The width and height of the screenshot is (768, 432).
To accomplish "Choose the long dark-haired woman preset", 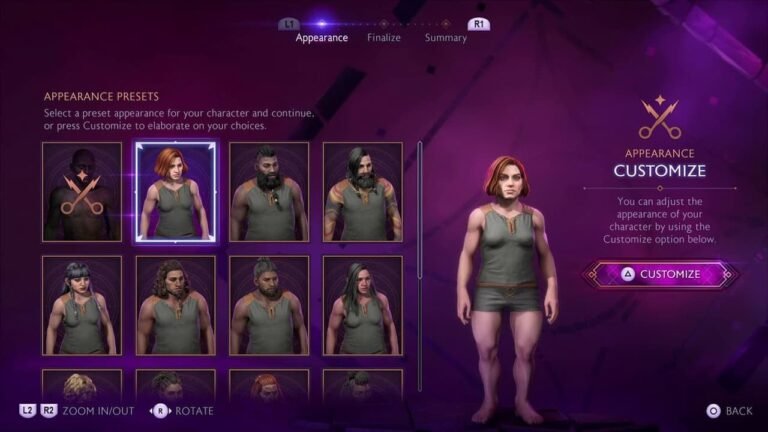I will pyautogui.click(x=363, y=305).
